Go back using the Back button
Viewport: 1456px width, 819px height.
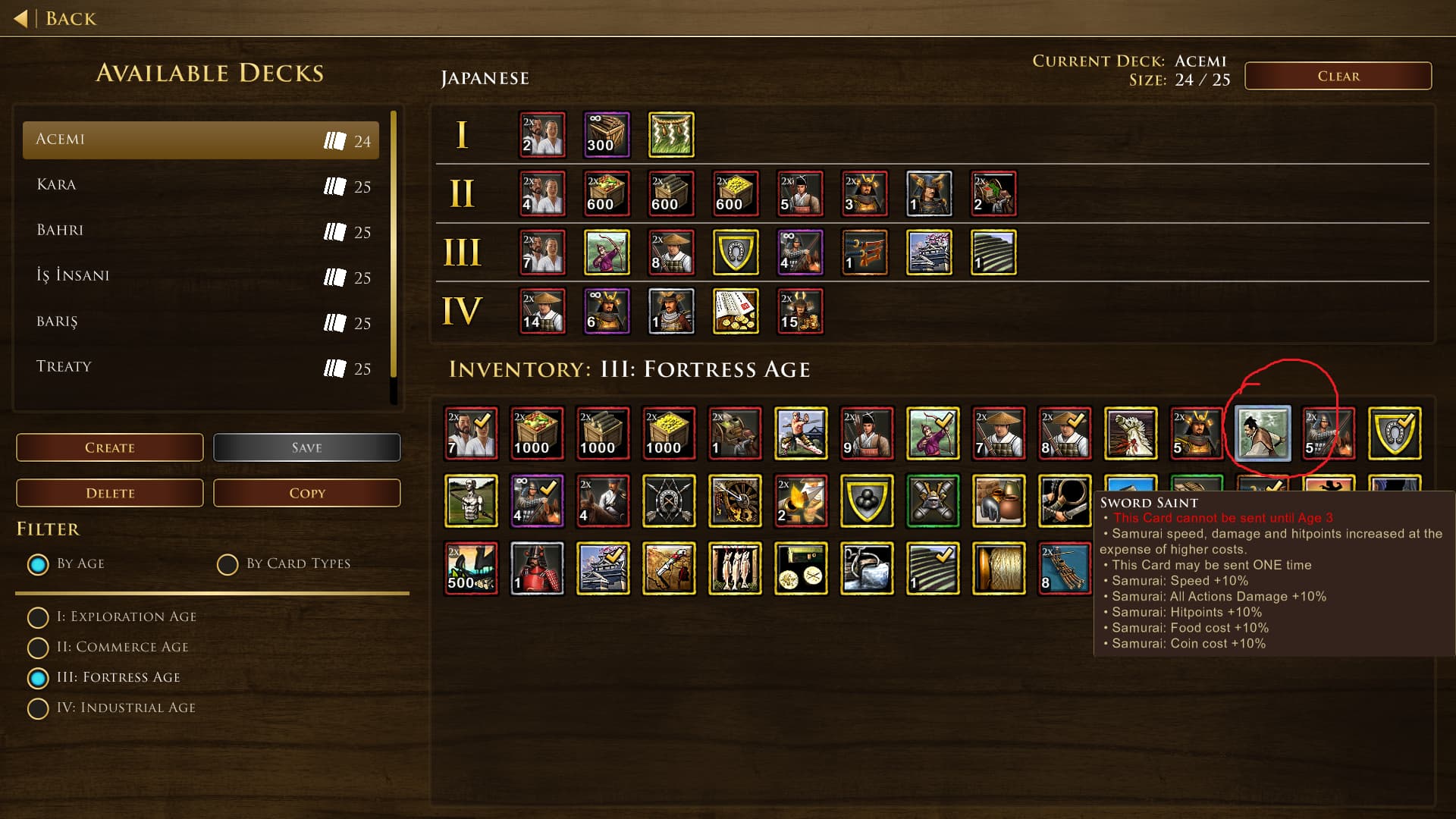[57, 18]
